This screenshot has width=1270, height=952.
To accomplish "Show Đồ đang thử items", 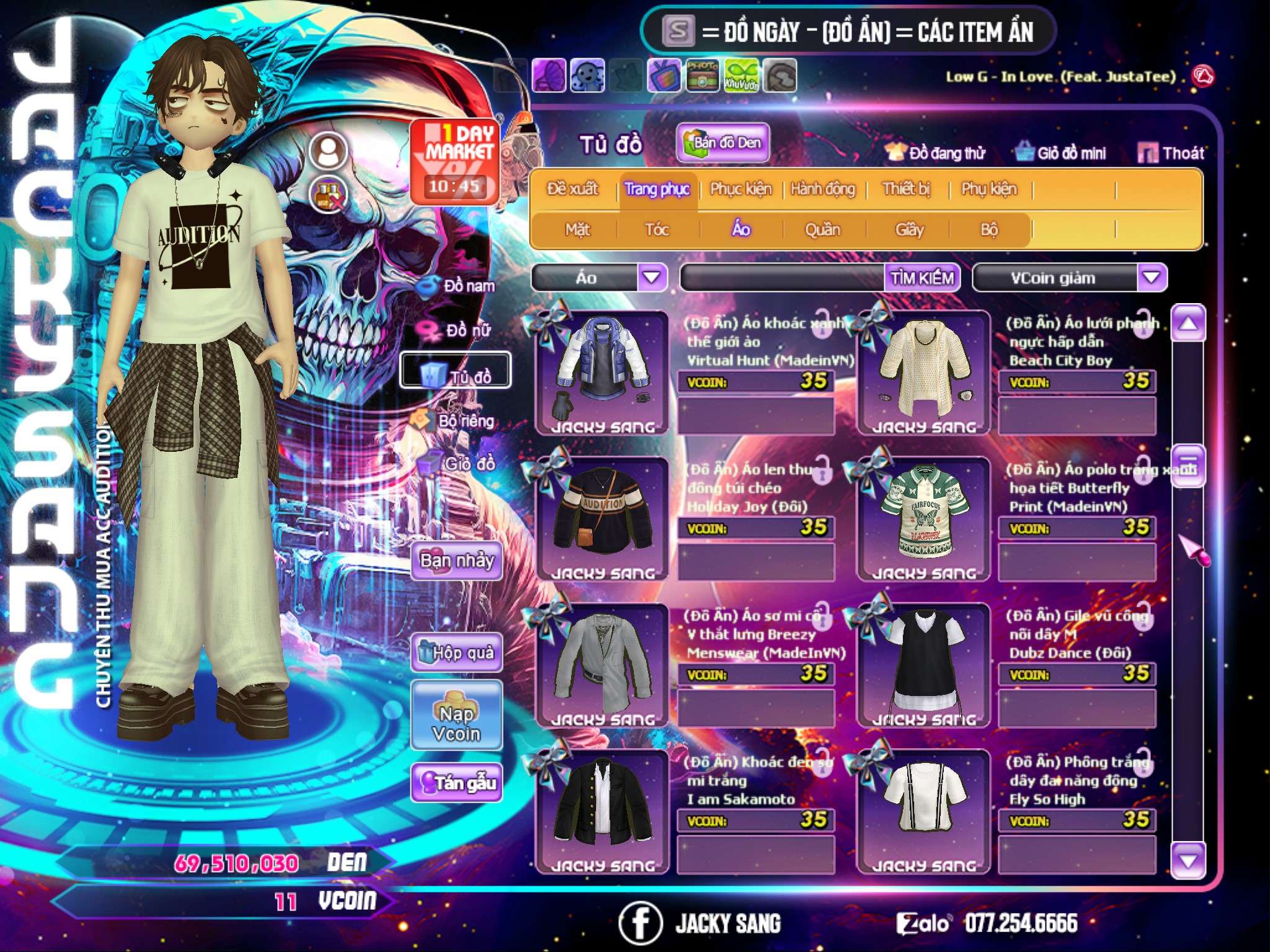I will coord(935,152).
